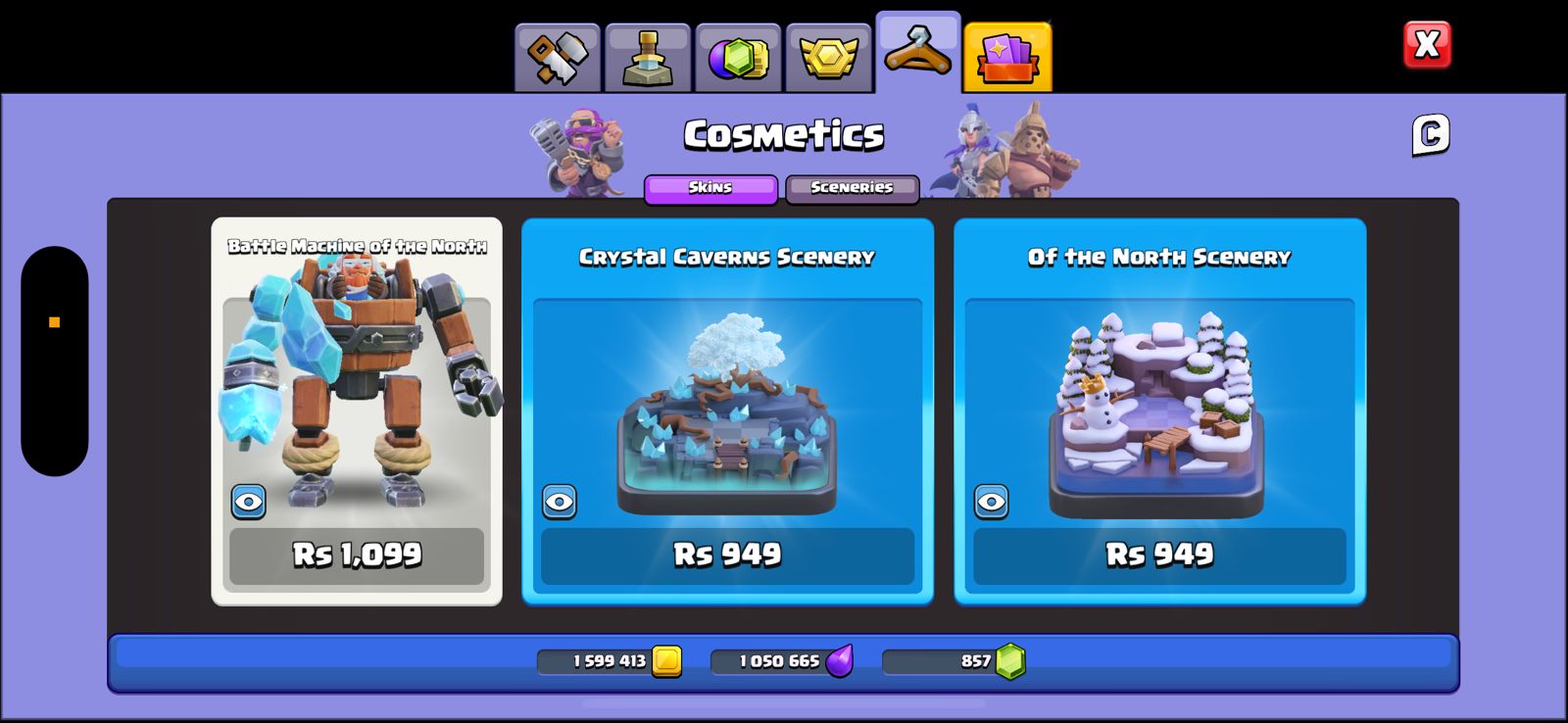Screen dimensions: 1568x723
Task: Open the special offers tab with purple cards
Action: coord(1007,54)
